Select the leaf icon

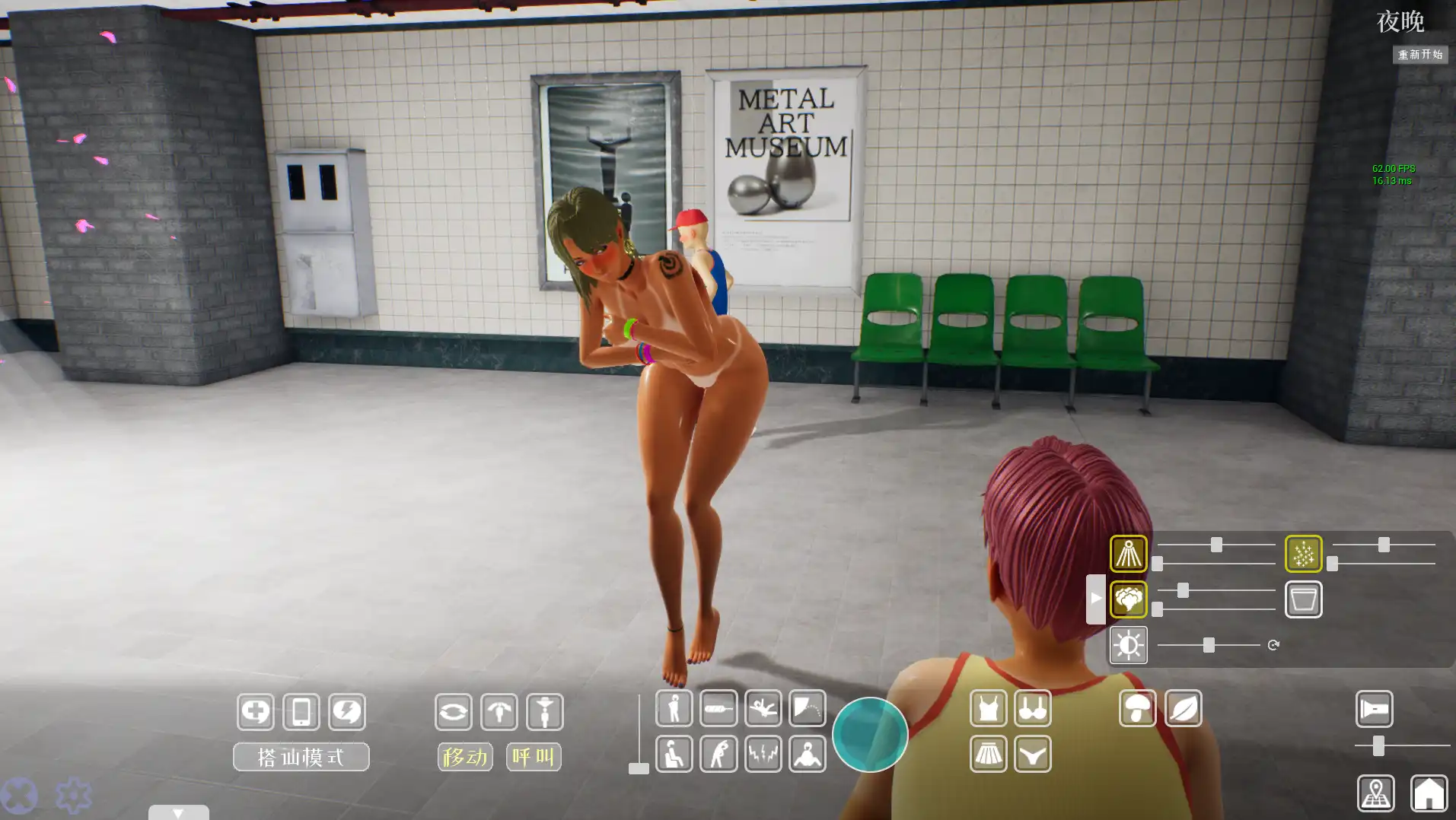click(1183, 709)
